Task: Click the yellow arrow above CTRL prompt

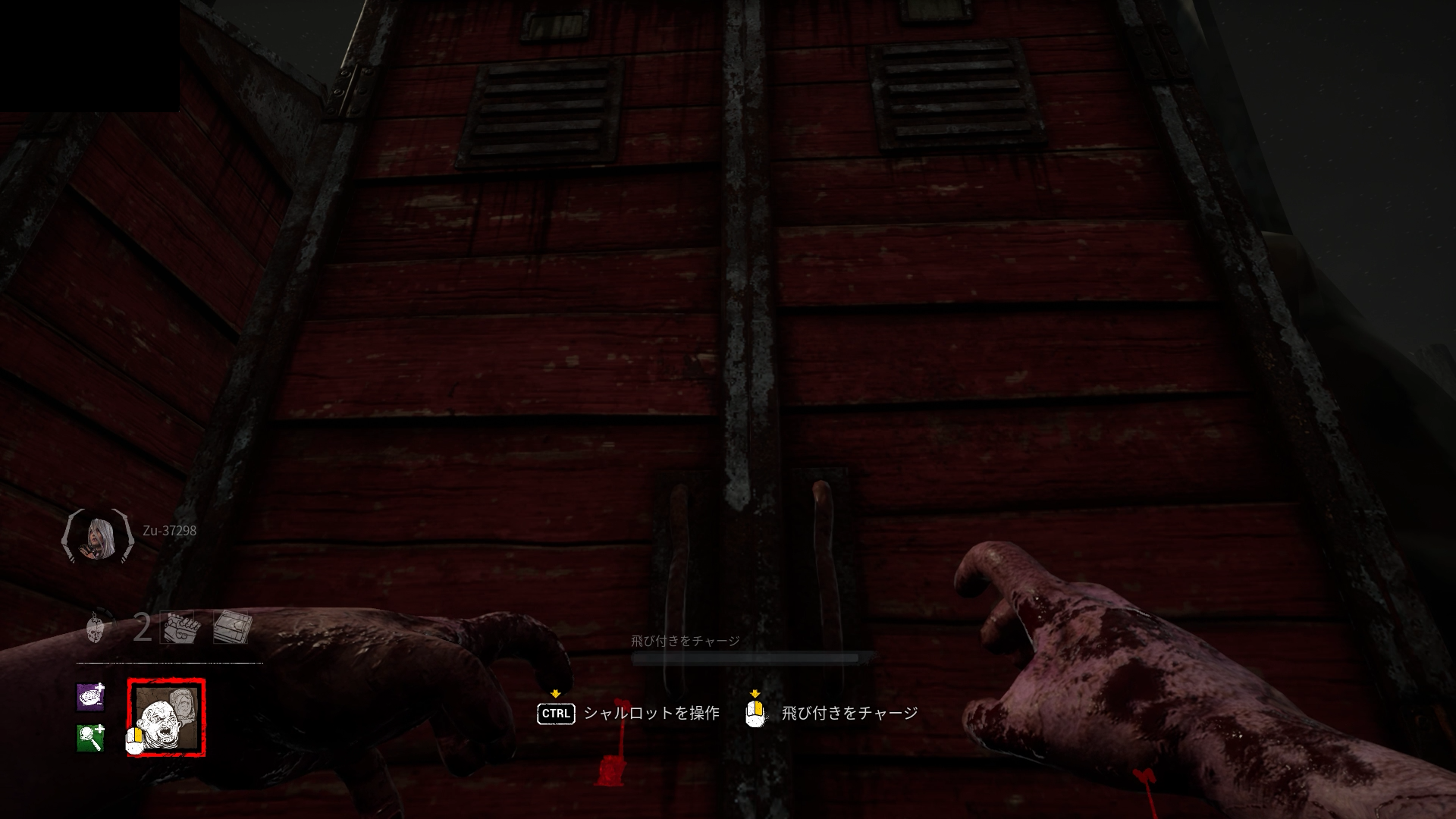Action: tap(556, 692)
